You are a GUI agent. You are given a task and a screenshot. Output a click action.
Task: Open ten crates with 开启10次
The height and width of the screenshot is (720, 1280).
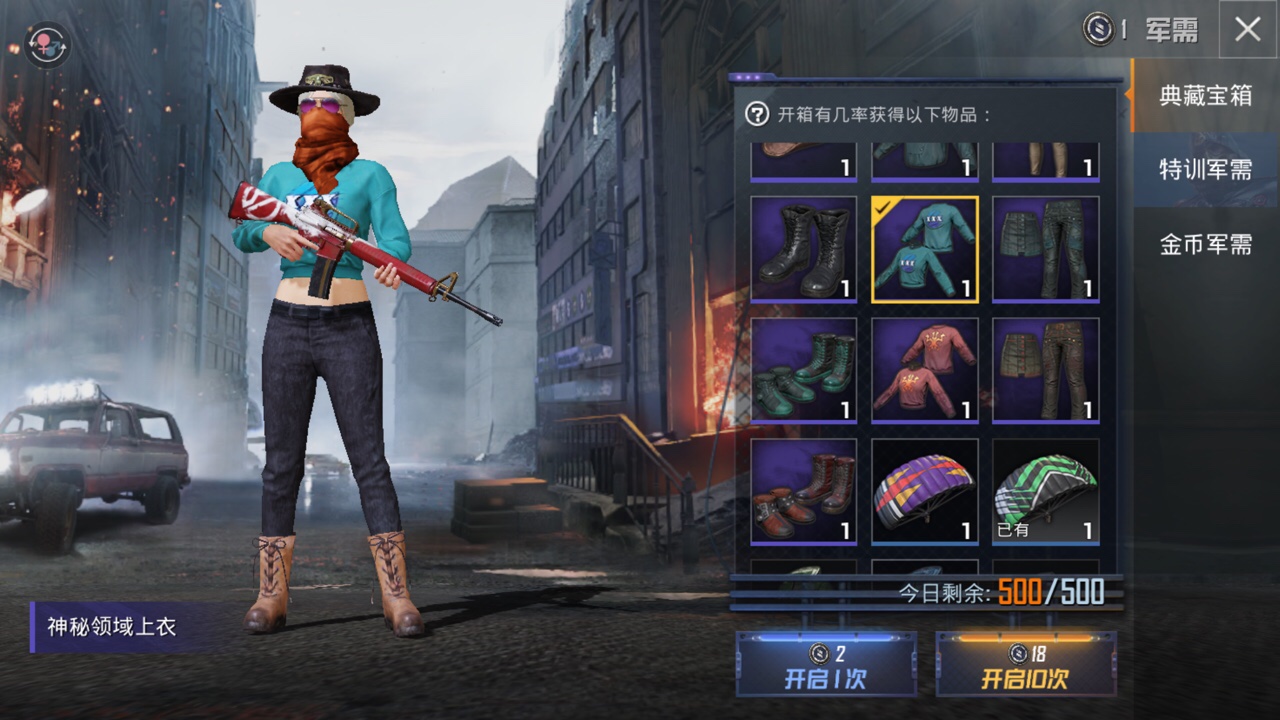point(1026,665)
